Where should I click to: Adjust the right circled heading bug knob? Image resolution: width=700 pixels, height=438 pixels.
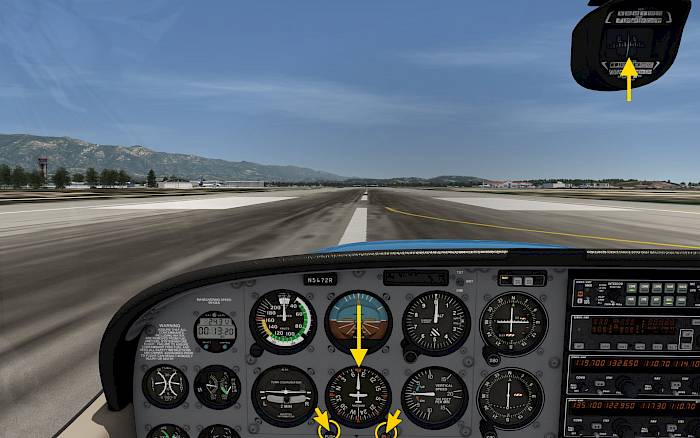[x=386, y=430]
